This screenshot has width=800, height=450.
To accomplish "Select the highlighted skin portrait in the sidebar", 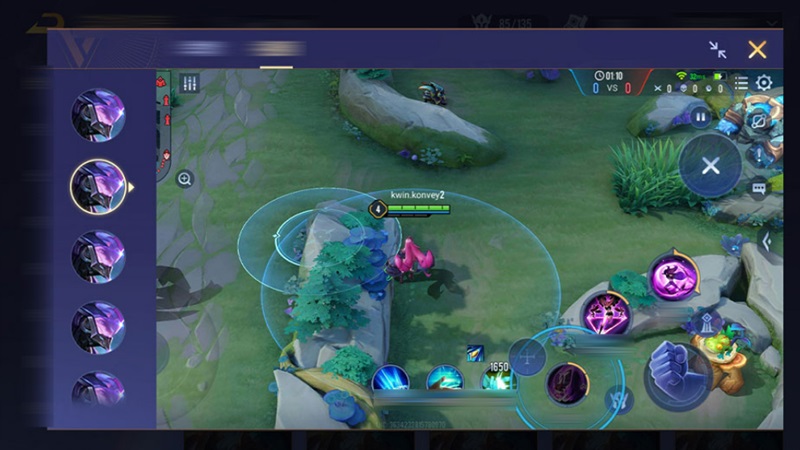I will coord(98,186).
